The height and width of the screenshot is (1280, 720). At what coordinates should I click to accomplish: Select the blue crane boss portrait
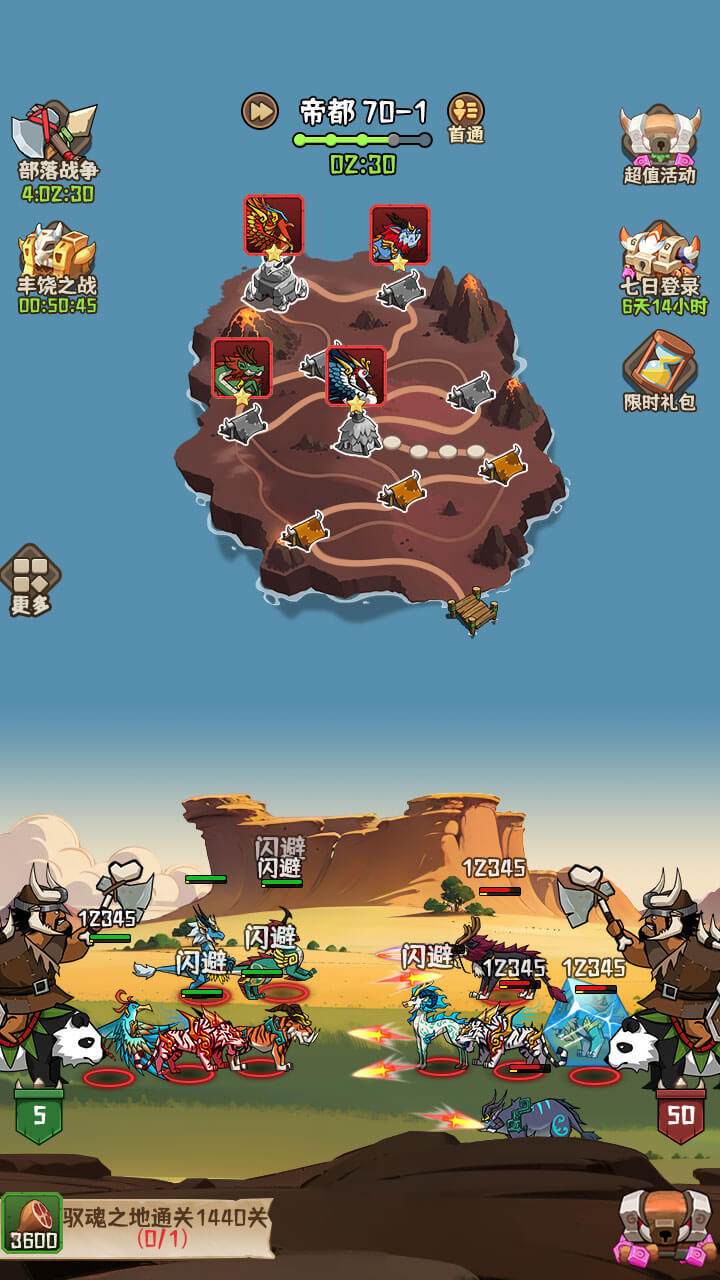[355, 375]
